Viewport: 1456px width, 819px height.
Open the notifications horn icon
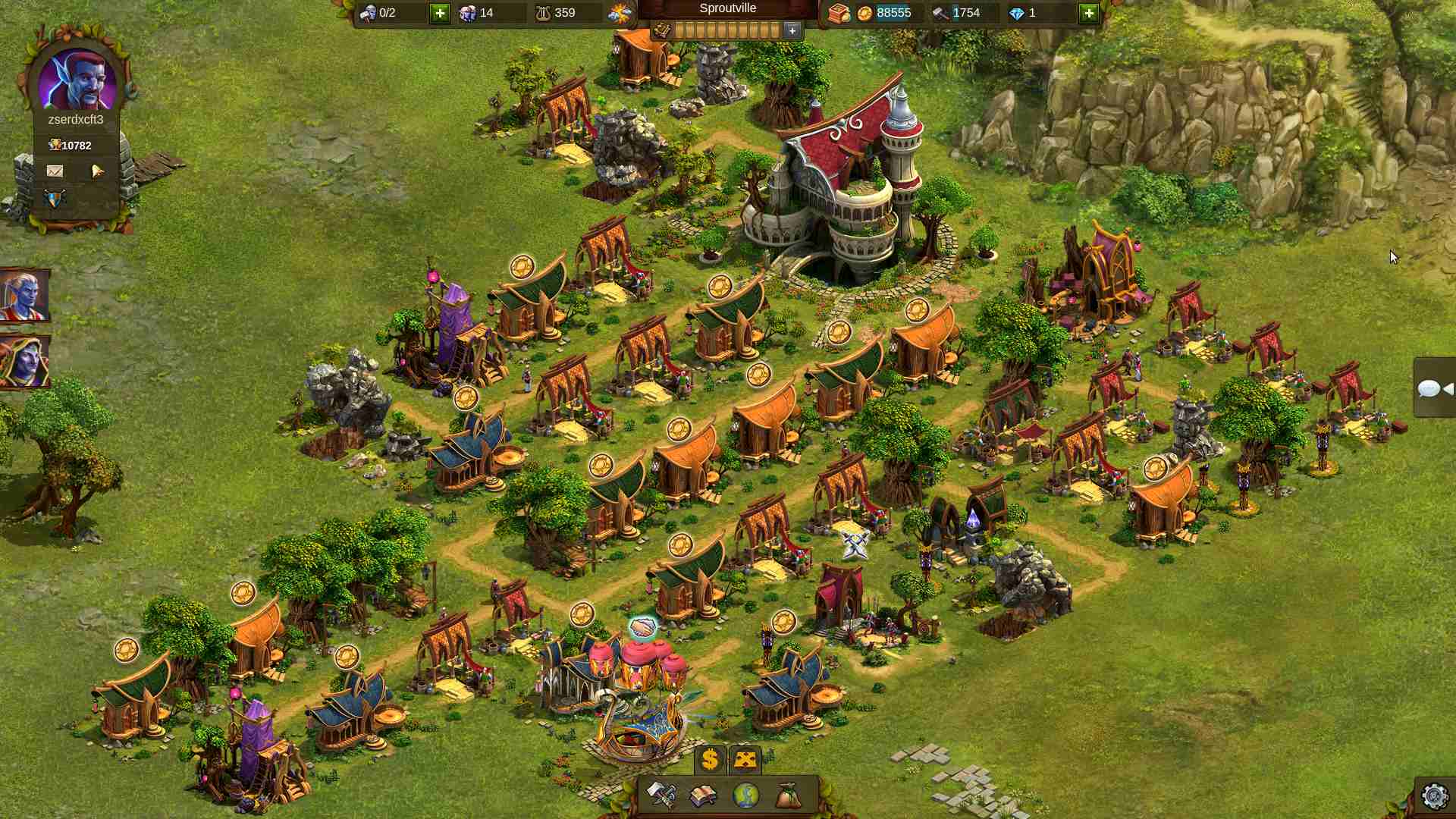click(97, 171)
